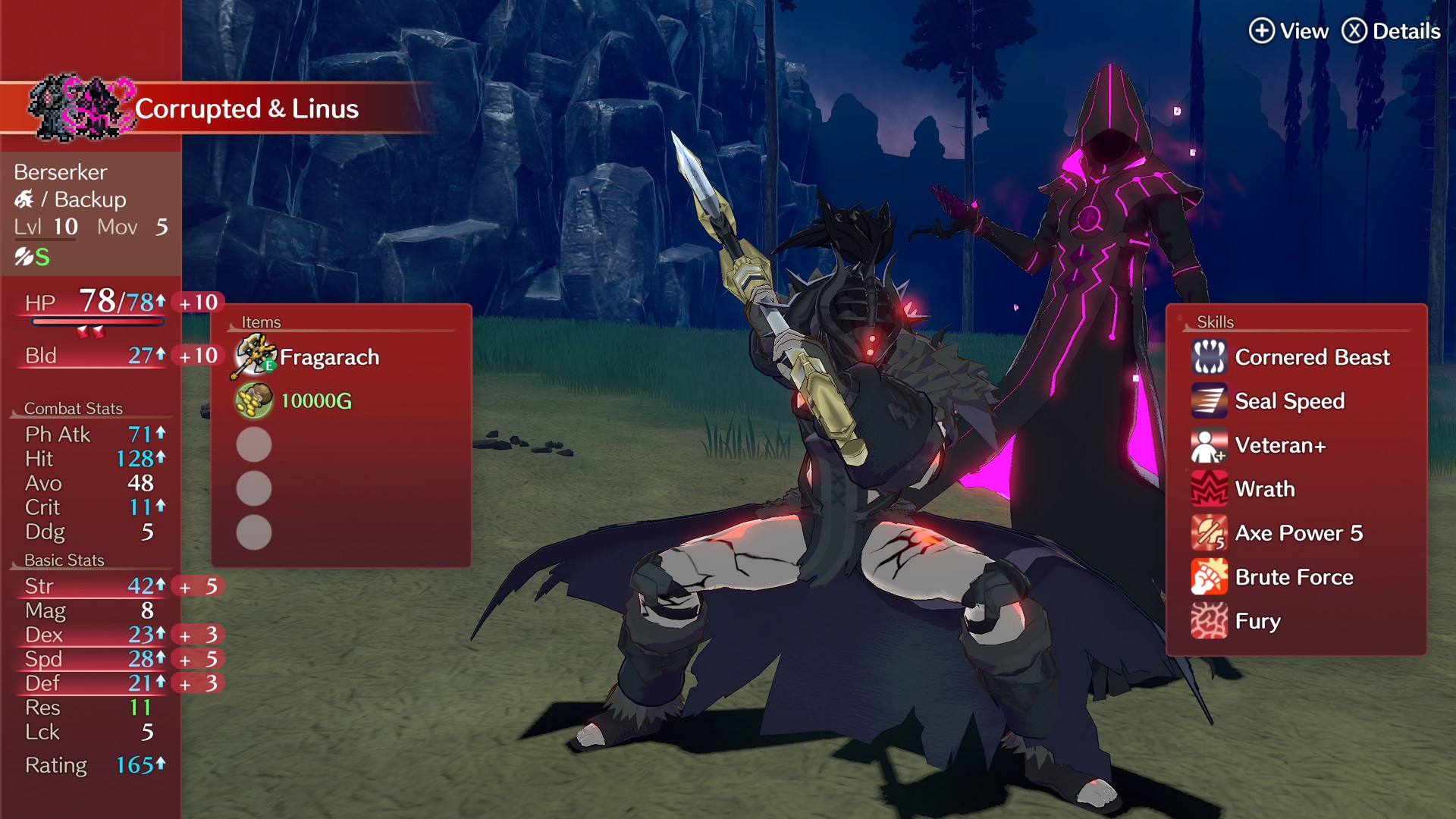This screenshot has width=1456, height=819.
Task: Click the Veteran+ skill icon
Action: click(1210, 445)
